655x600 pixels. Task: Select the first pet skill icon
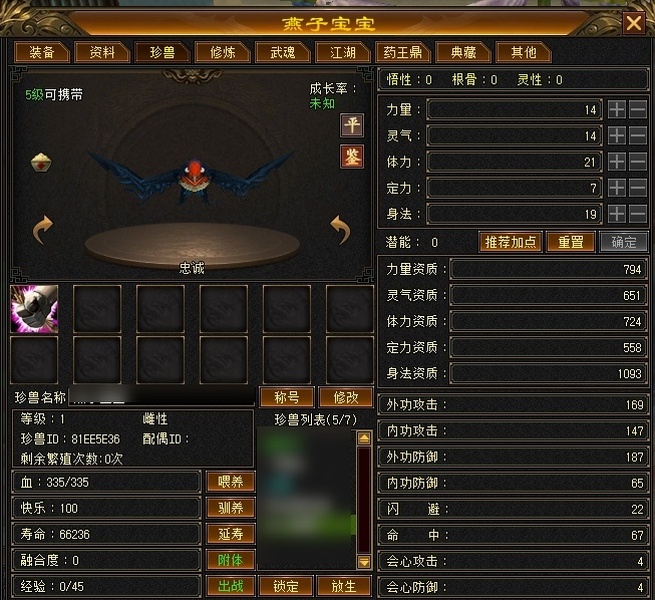[34, 308]
